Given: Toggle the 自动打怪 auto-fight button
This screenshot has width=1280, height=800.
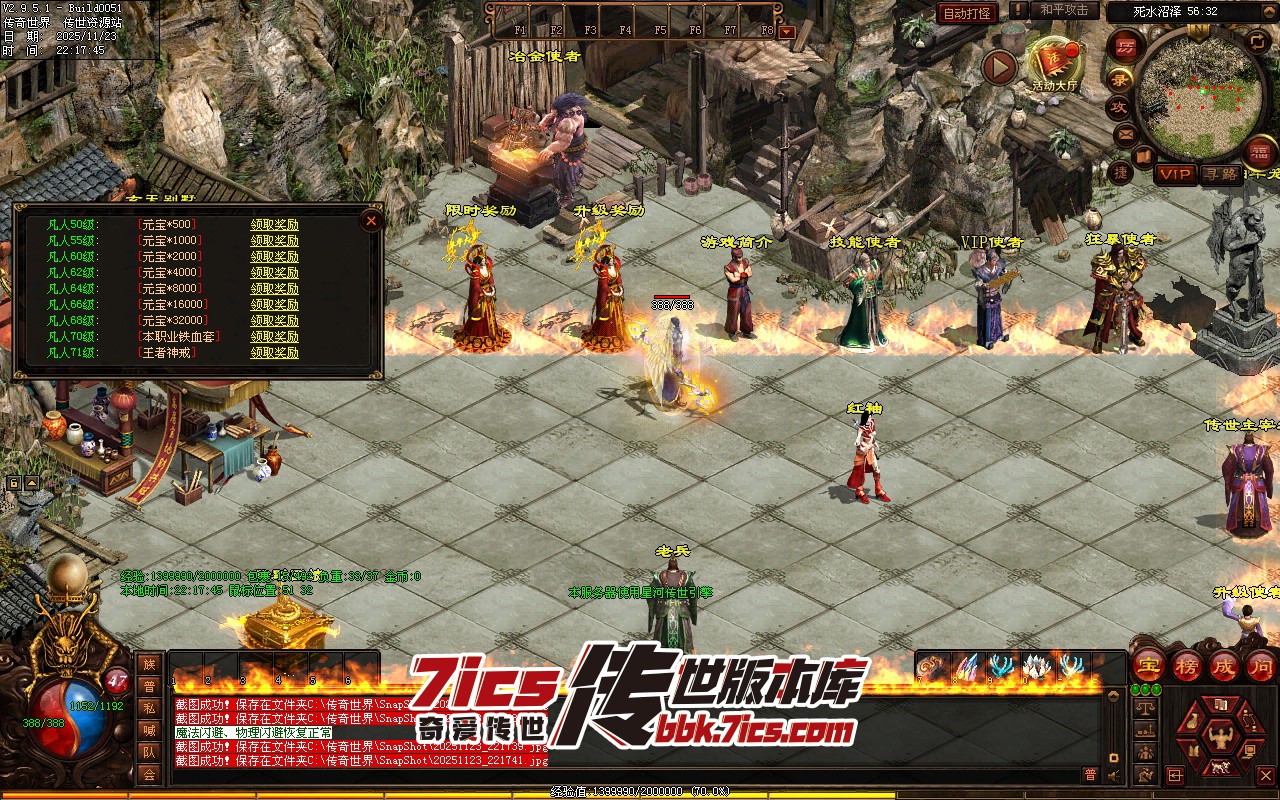Looking at the screenshot, I should 967,13.
